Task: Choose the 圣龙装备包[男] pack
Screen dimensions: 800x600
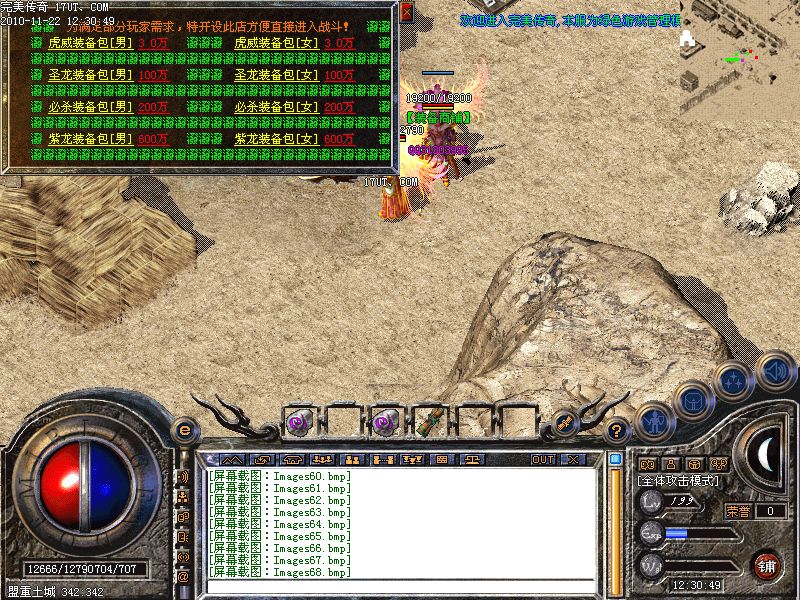Action: pos(90,75)
